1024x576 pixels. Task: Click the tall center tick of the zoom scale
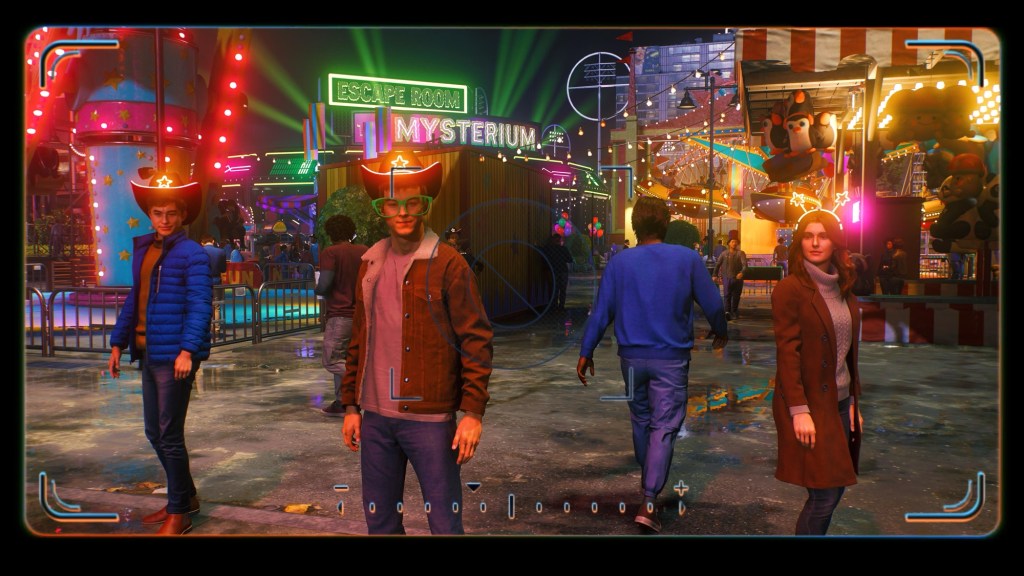pos(511,506)
